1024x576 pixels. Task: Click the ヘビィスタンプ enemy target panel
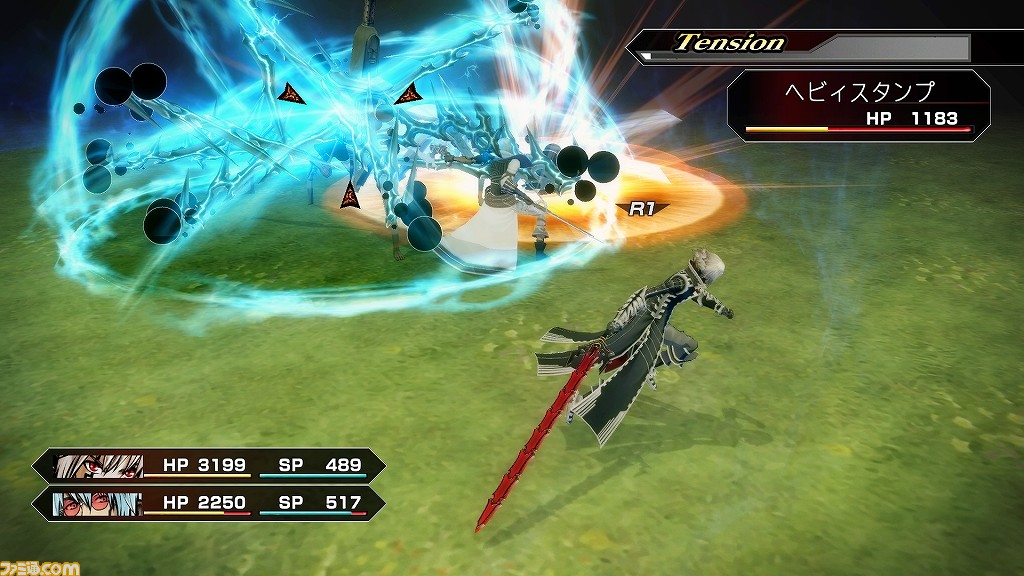pos(858,105)
